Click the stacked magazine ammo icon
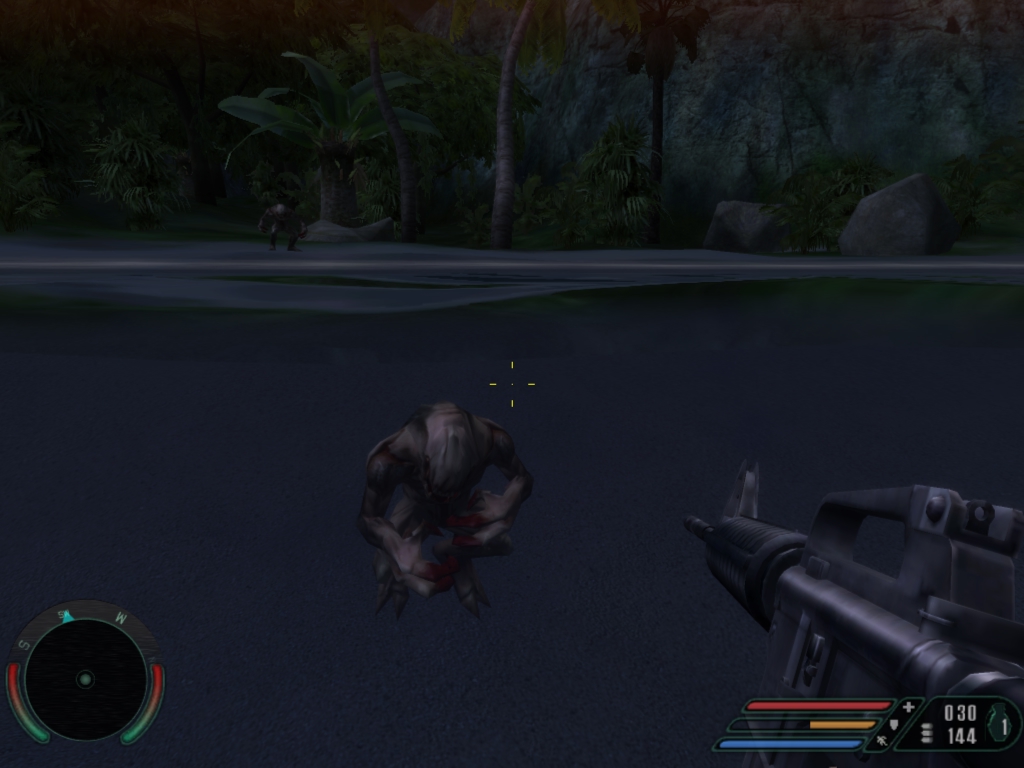 click(x=927, y=733)
